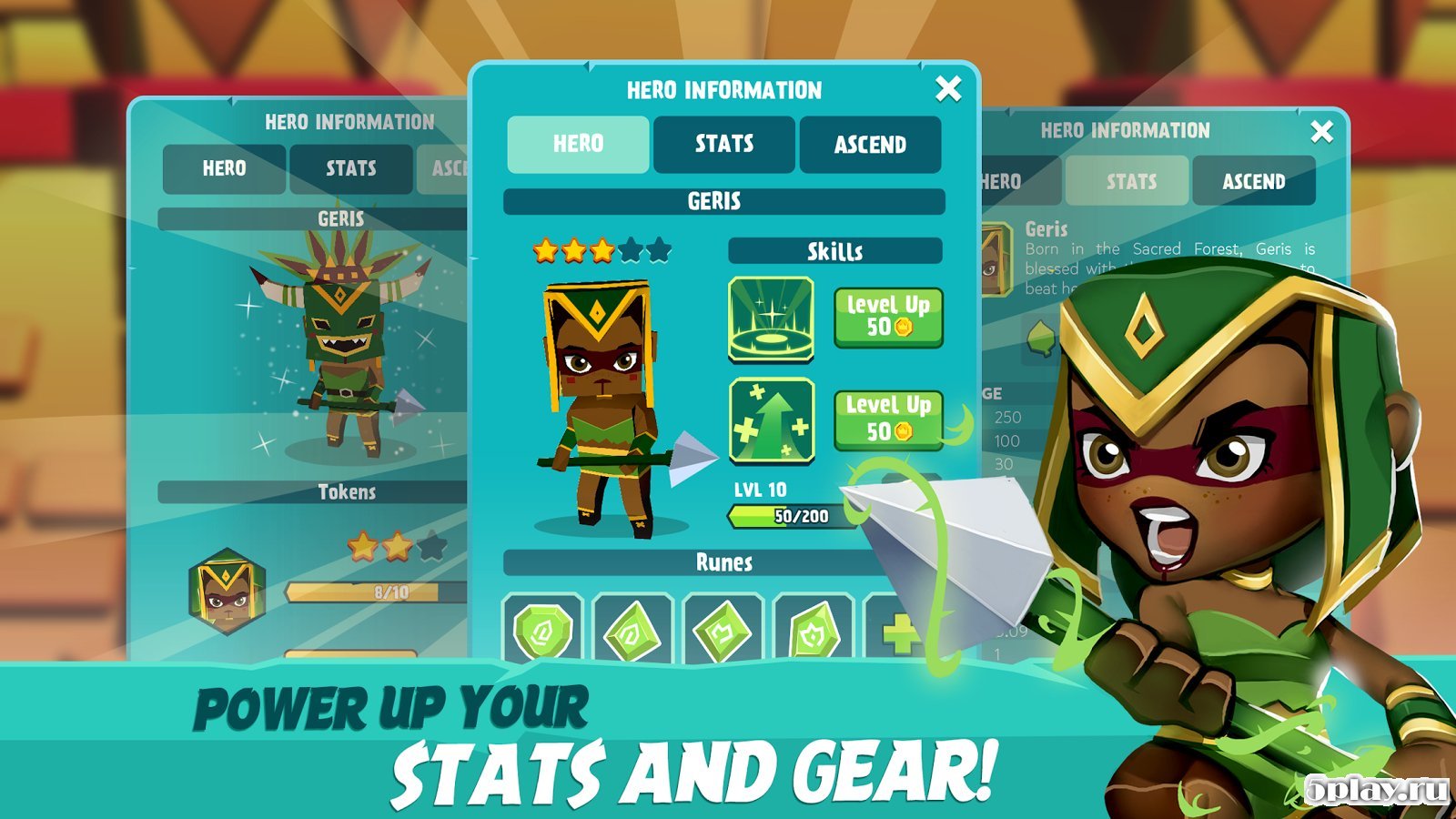Close the Hero Information panel showing Geris's biography

tap(1321, 132)
